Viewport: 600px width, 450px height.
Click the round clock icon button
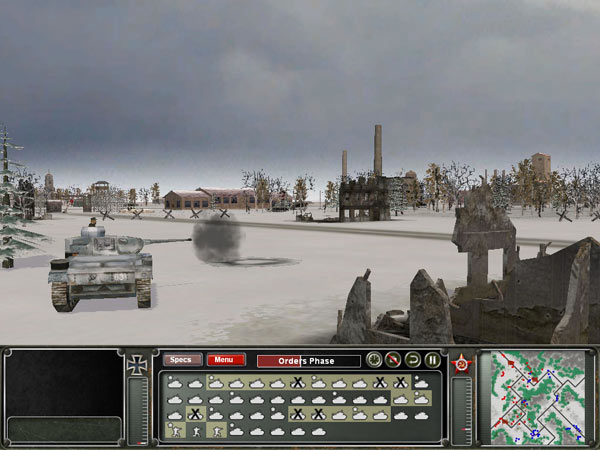(x=374, y=360)
